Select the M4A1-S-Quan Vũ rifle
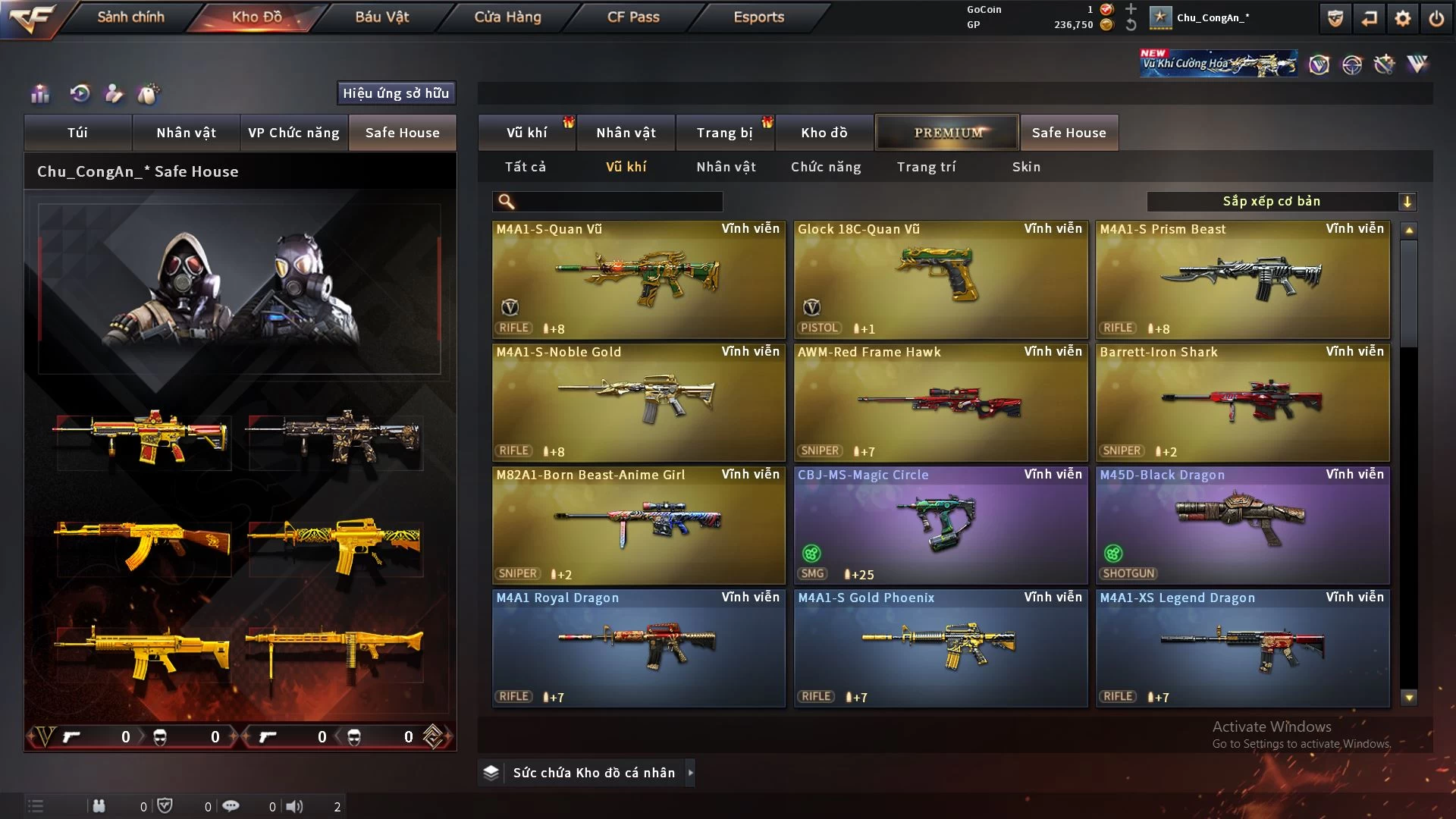Screen dimensions: 1456x819 [638, 279]
